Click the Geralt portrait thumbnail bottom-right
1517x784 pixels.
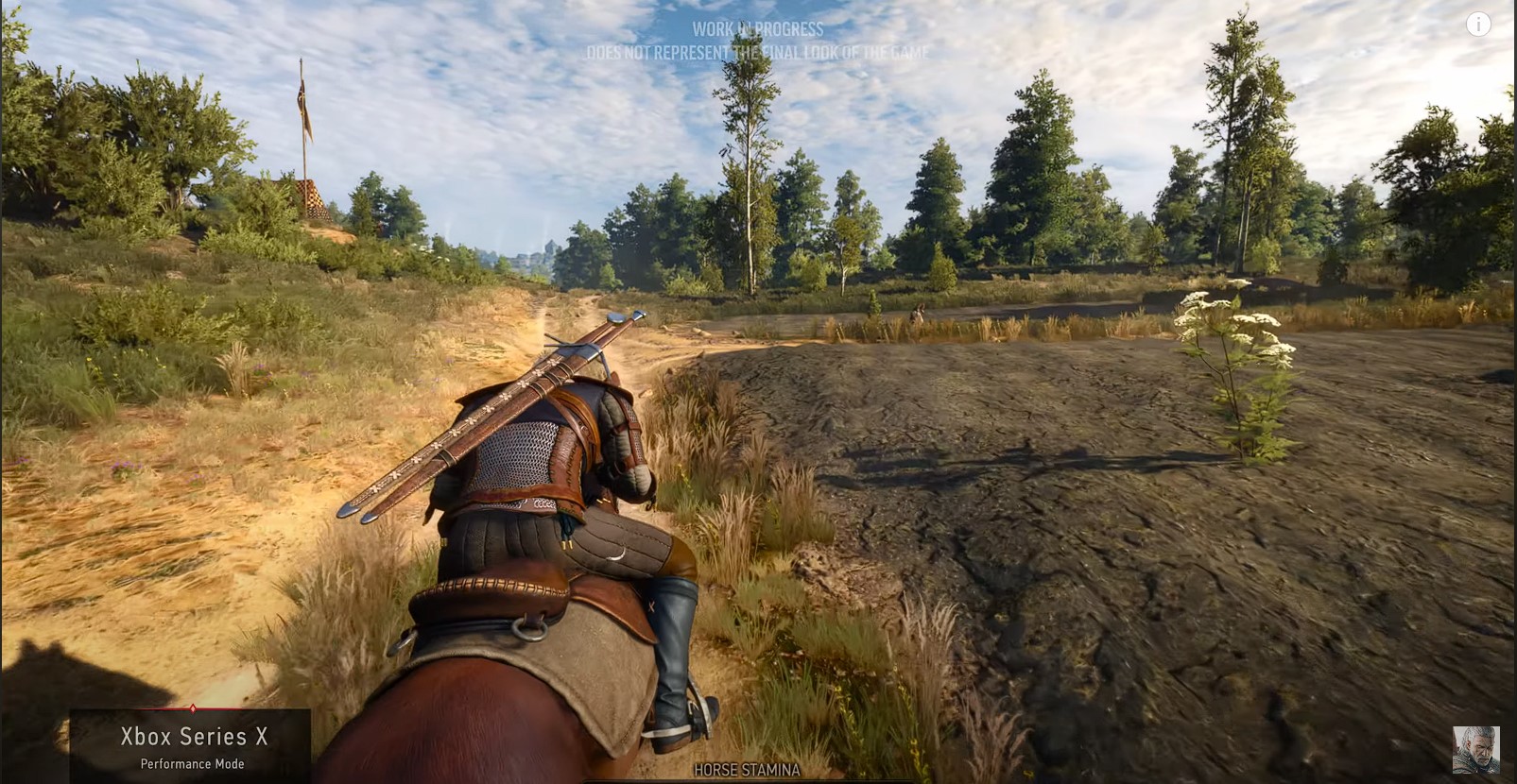pyautogui.click(x=1477, y=748)
